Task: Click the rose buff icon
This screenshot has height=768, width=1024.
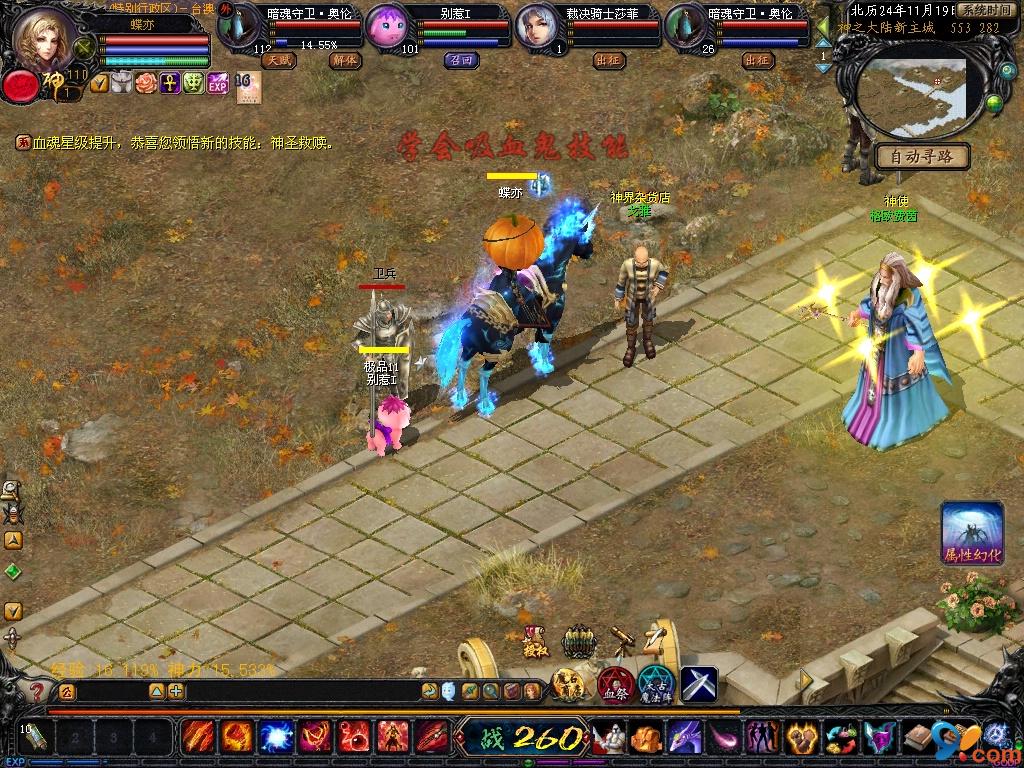Action: (147, 84)
